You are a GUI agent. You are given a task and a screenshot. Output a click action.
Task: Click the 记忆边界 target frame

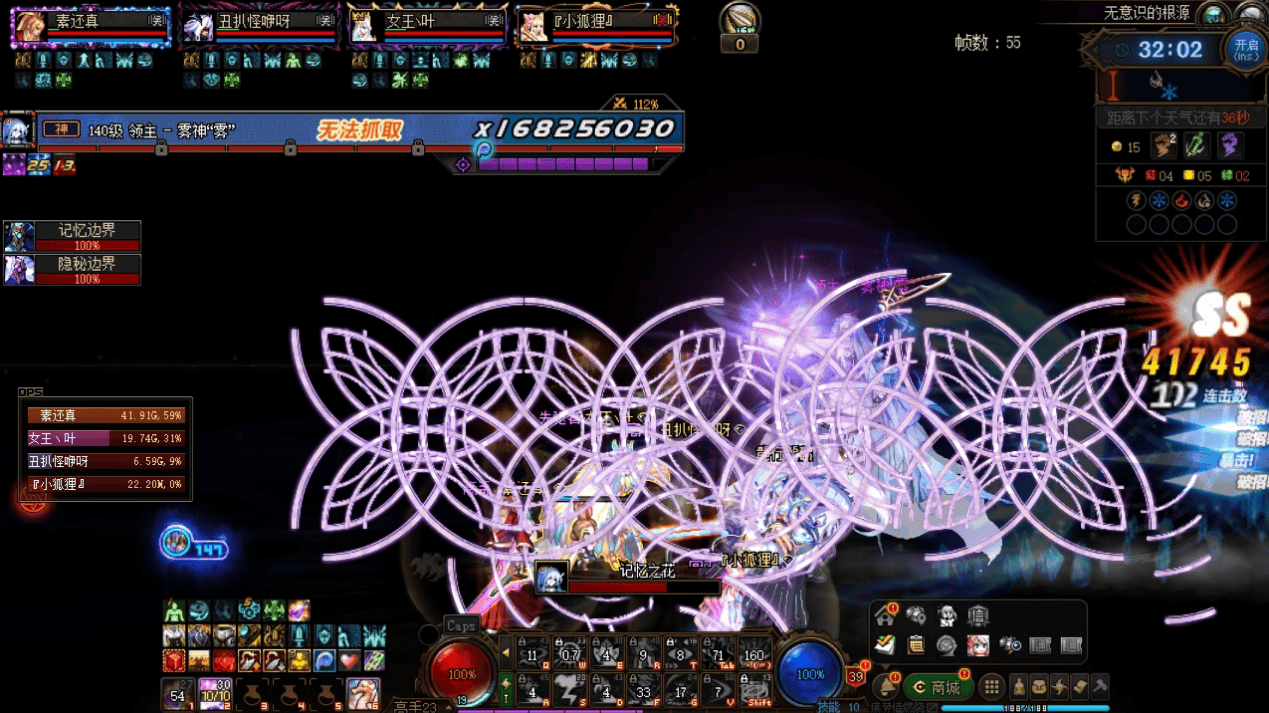tap(72, 237)
